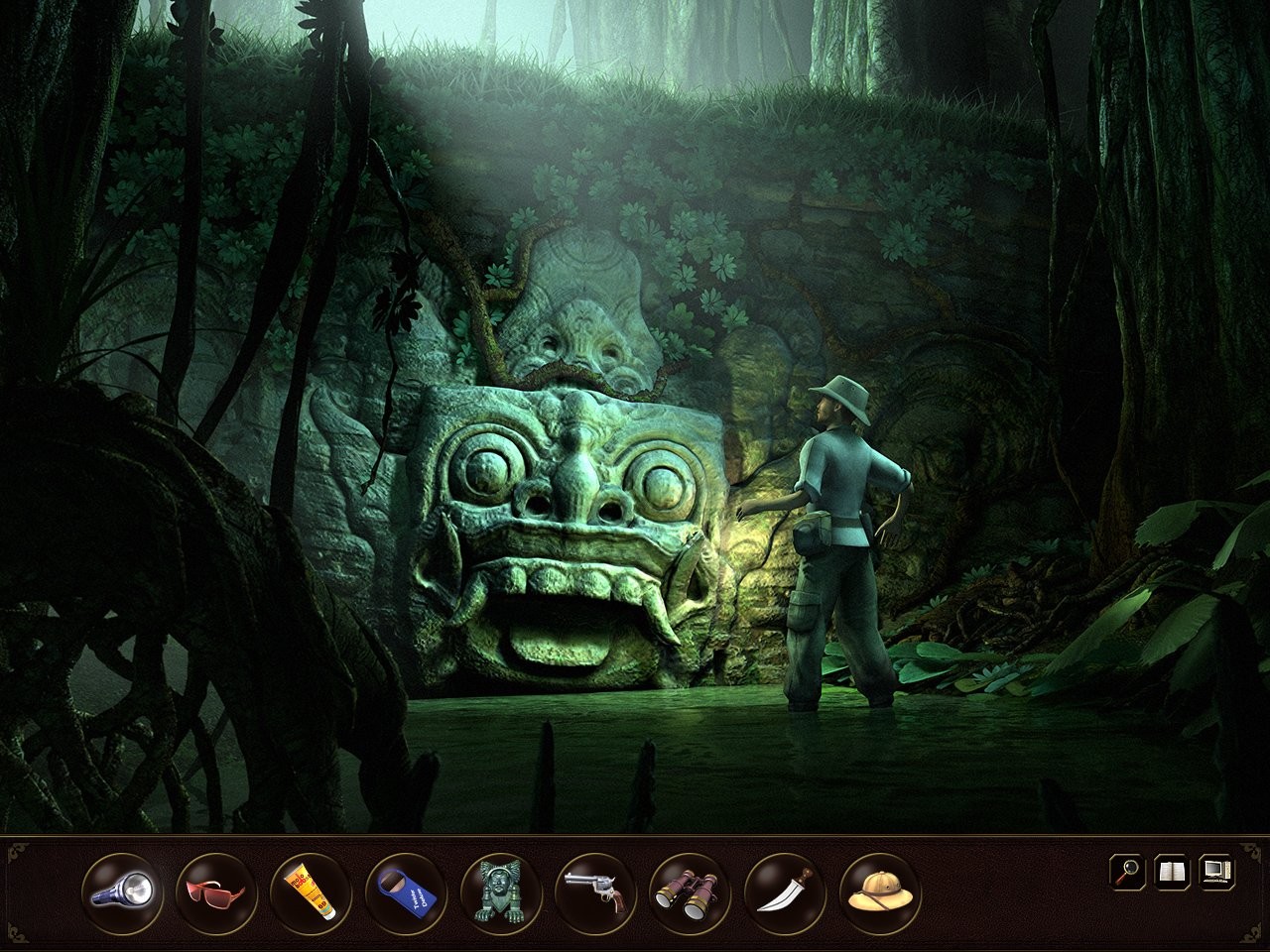This screenshot has width=1270, height=952.
Task: Open the journal book button
Action: click(x=1172, y=873)
